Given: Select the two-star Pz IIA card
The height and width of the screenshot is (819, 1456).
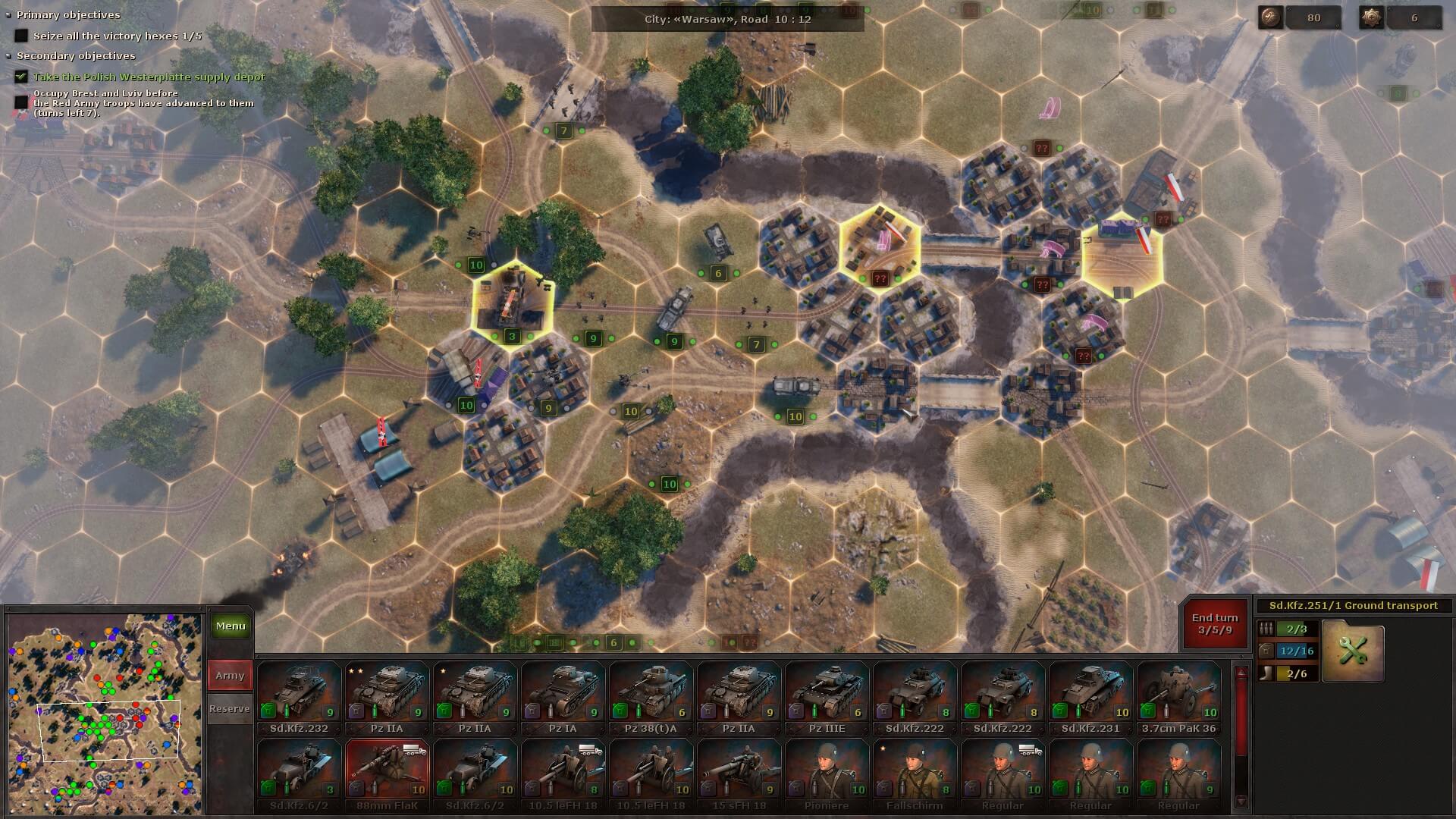Looking at the screenshot, I should point(387,698).
